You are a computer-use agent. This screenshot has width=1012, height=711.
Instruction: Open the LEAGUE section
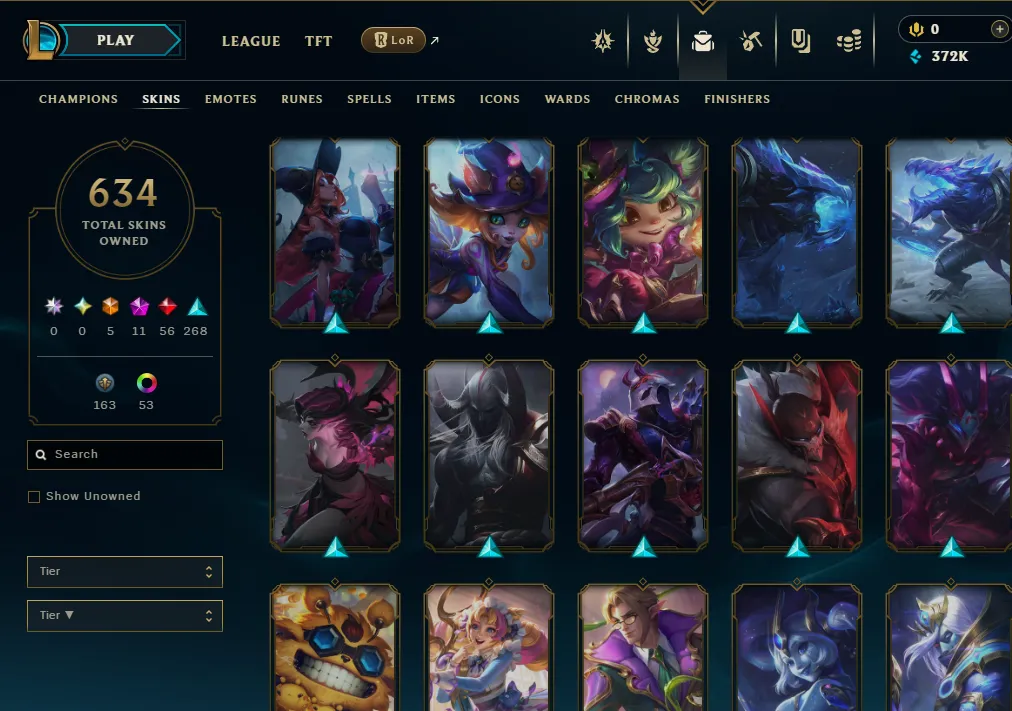pos(250,41)
